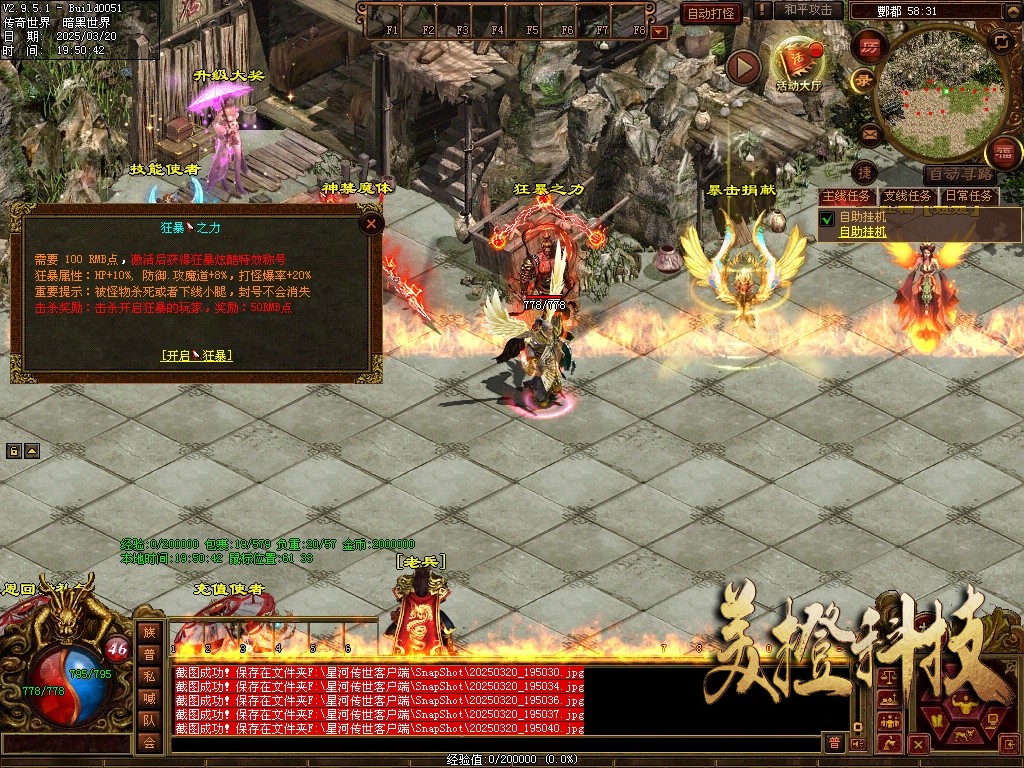This screenshot has width=1024, height=768.
Task: Toggle the 自动打怪 auto-fight button
Action: [711, 13]
